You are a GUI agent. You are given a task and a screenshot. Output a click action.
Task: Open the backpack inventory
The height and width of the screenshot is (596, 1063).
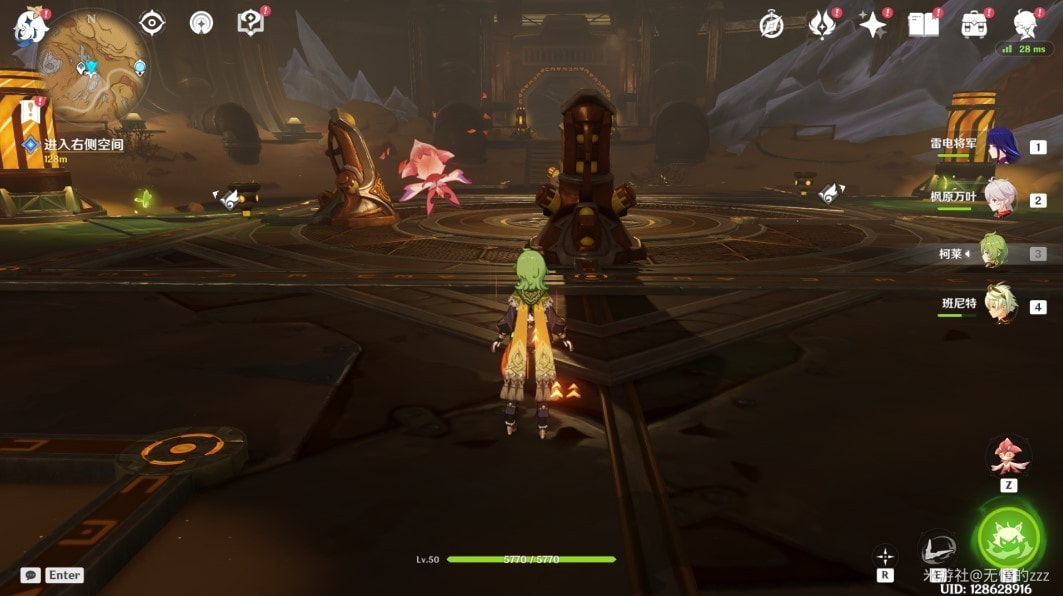click(x=974, y=25)
